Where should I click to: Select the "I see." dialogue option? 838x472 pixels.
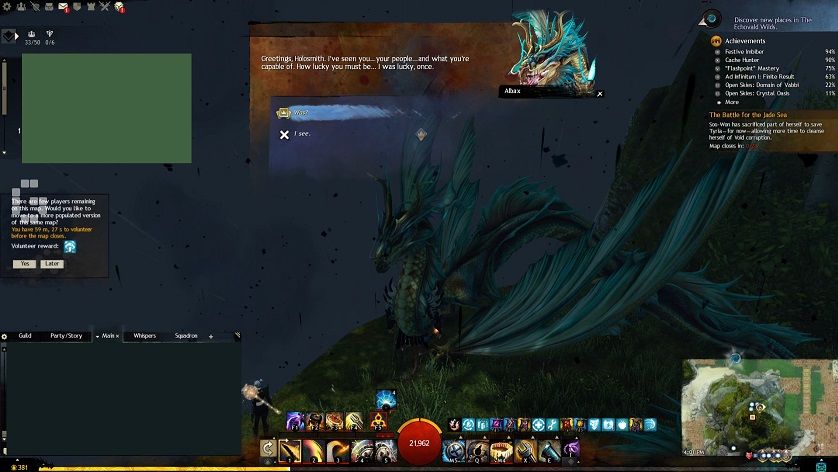pos(301,134)
